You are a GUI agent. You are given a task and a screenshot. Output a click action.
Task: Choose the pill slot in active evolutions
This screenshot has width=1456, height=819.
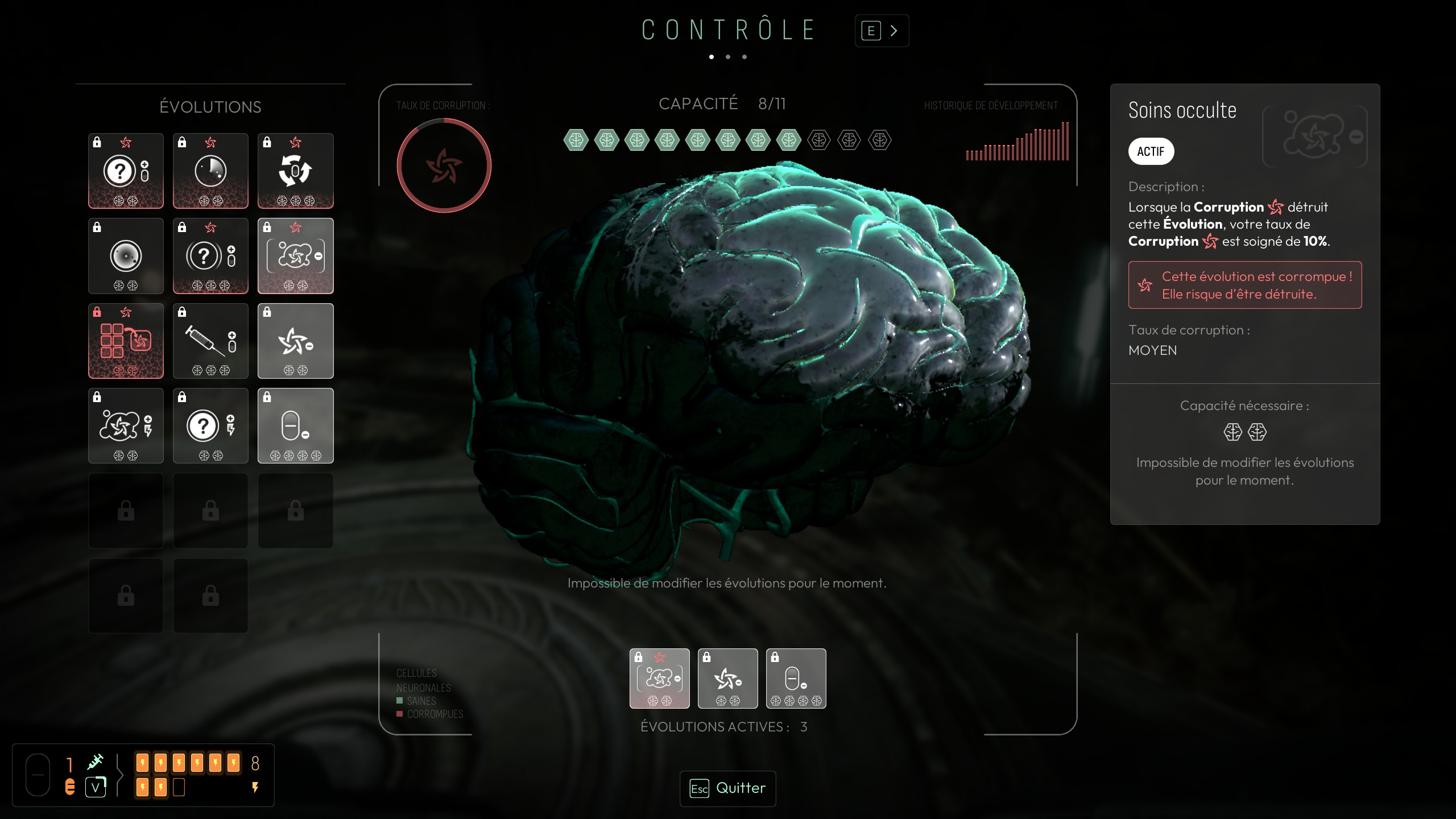pos(796,678)
